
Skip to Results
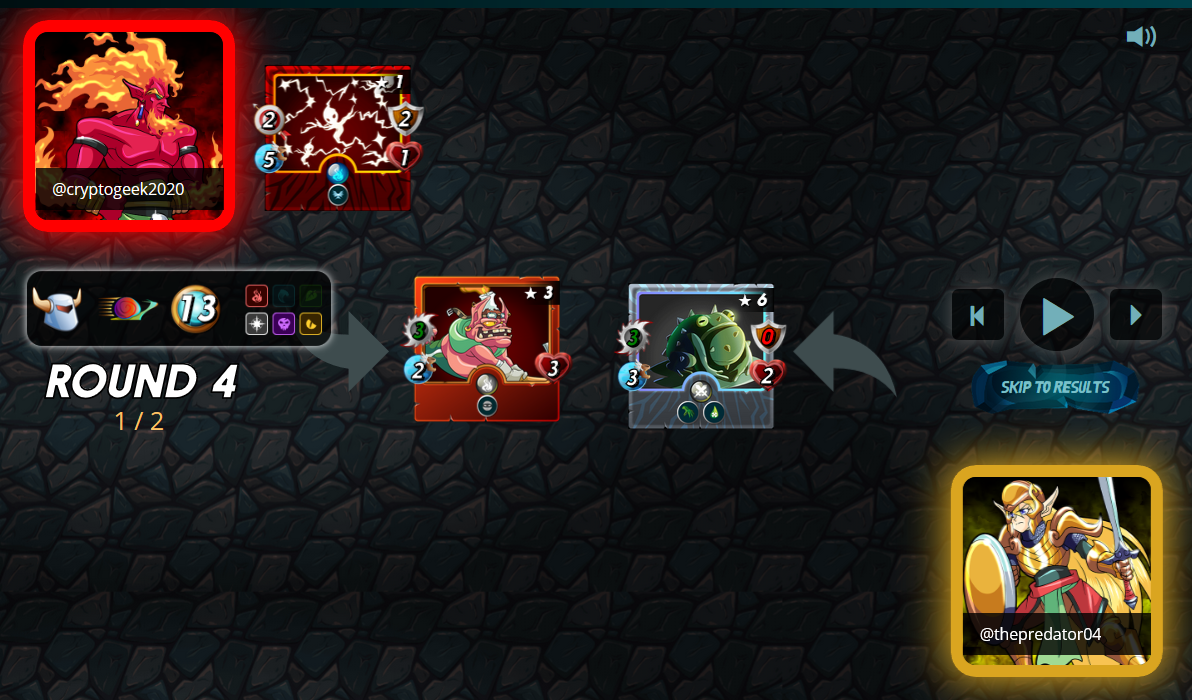tap(1055, 387)
